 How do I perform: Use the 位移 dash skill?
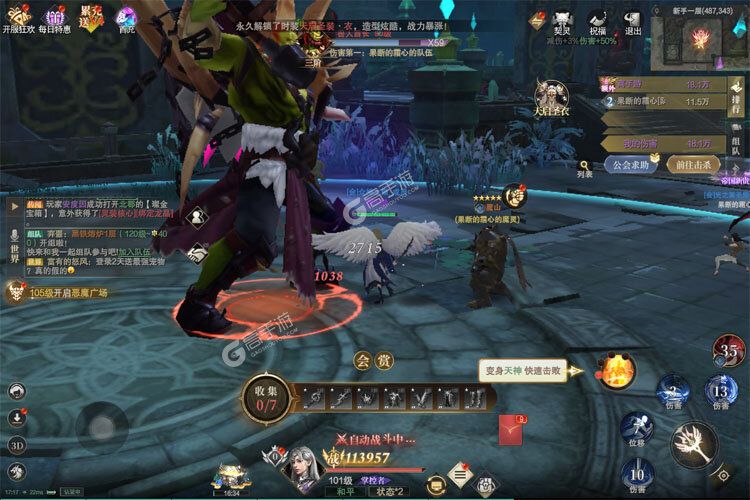[x=636, y=430]
